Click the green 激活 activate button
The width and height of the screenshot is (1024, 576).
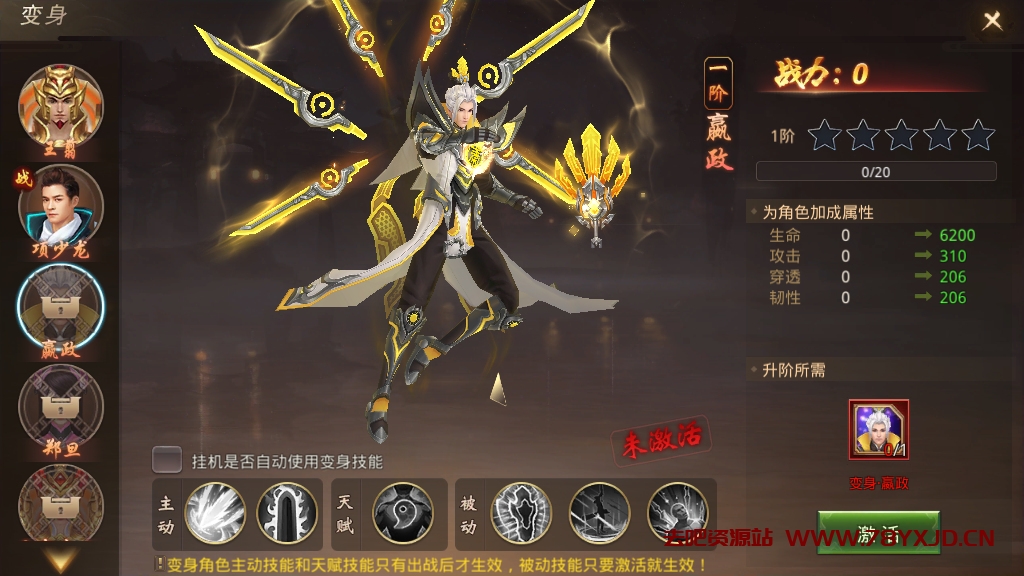pyautogui.click(x=878, y=532)
